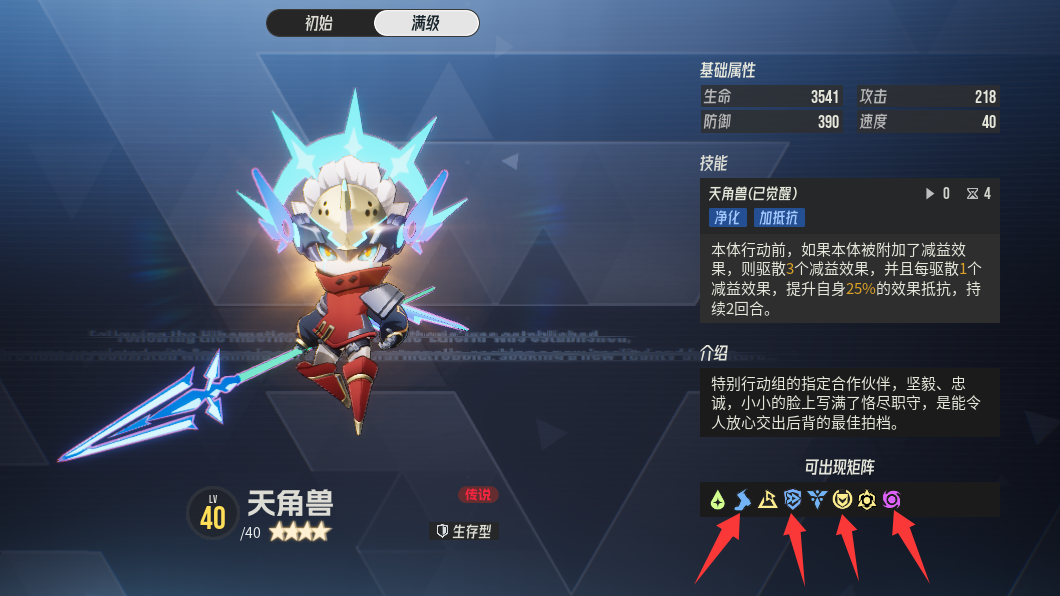
Task: Choose the yellow hexagon ring matrix icon
Action: click(x=867, y=499)
